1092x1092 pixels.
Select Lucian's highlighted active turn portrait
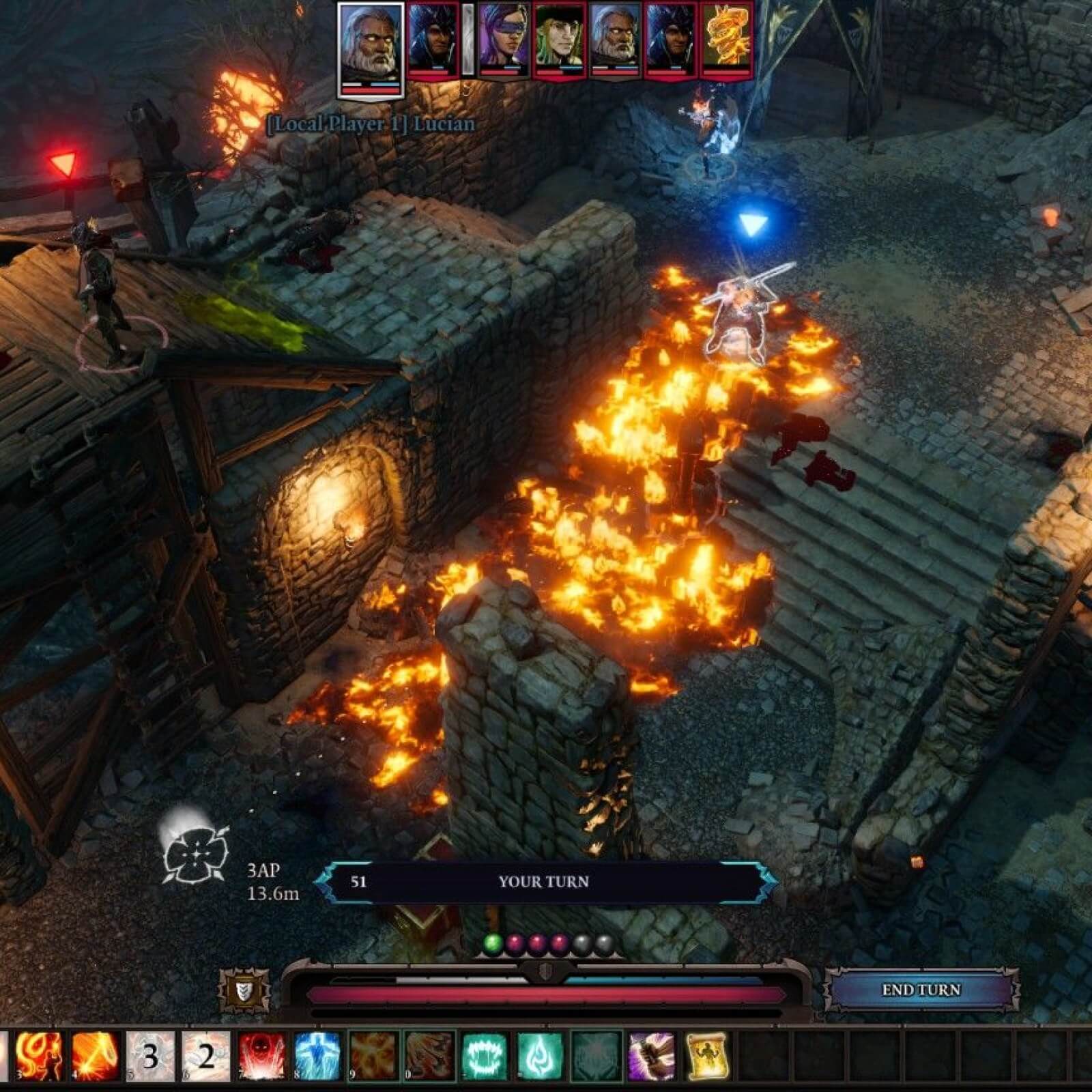click(x=371, y=49)
